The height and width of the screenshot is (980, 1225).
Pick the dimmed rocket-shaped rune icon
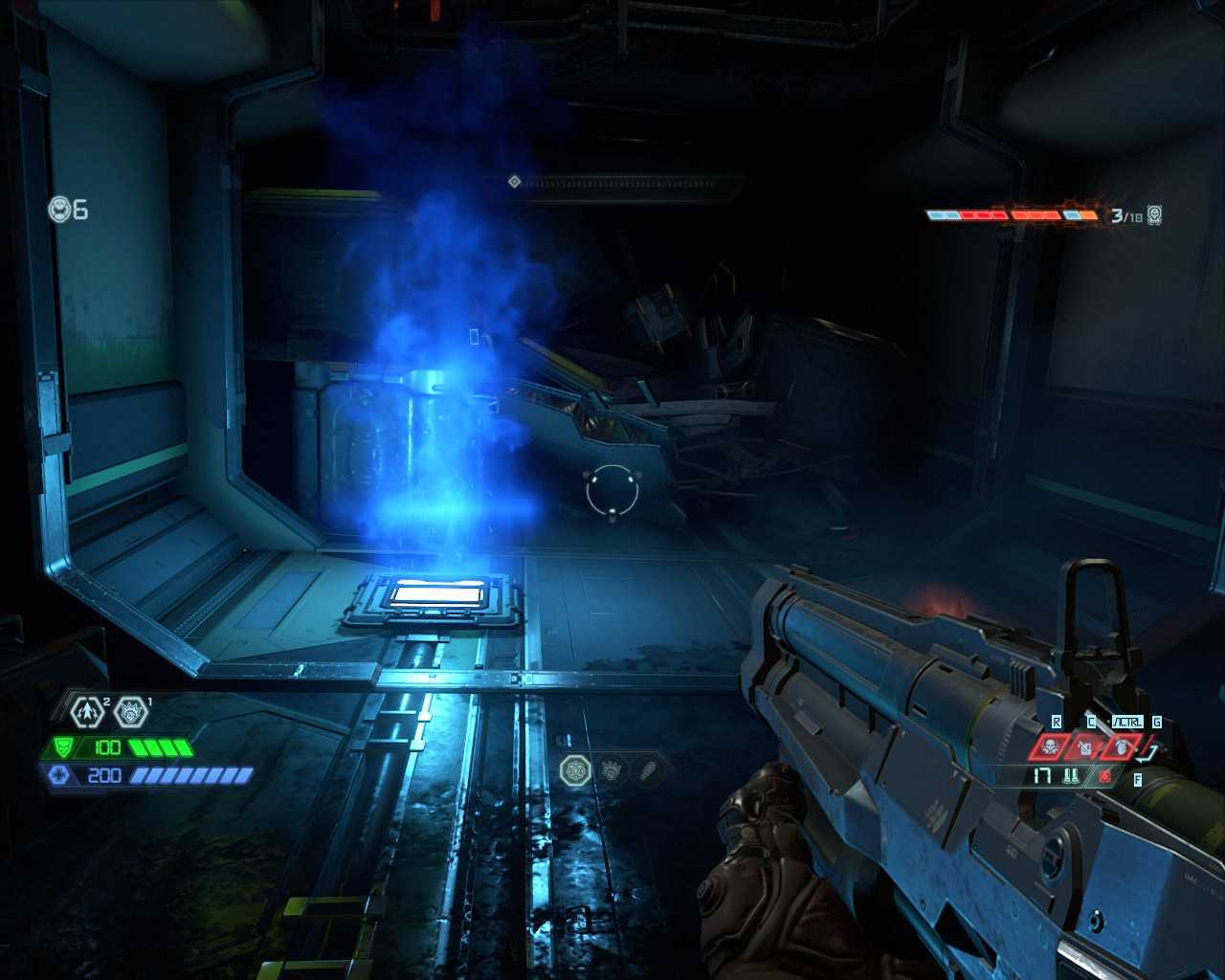point(647,770)
